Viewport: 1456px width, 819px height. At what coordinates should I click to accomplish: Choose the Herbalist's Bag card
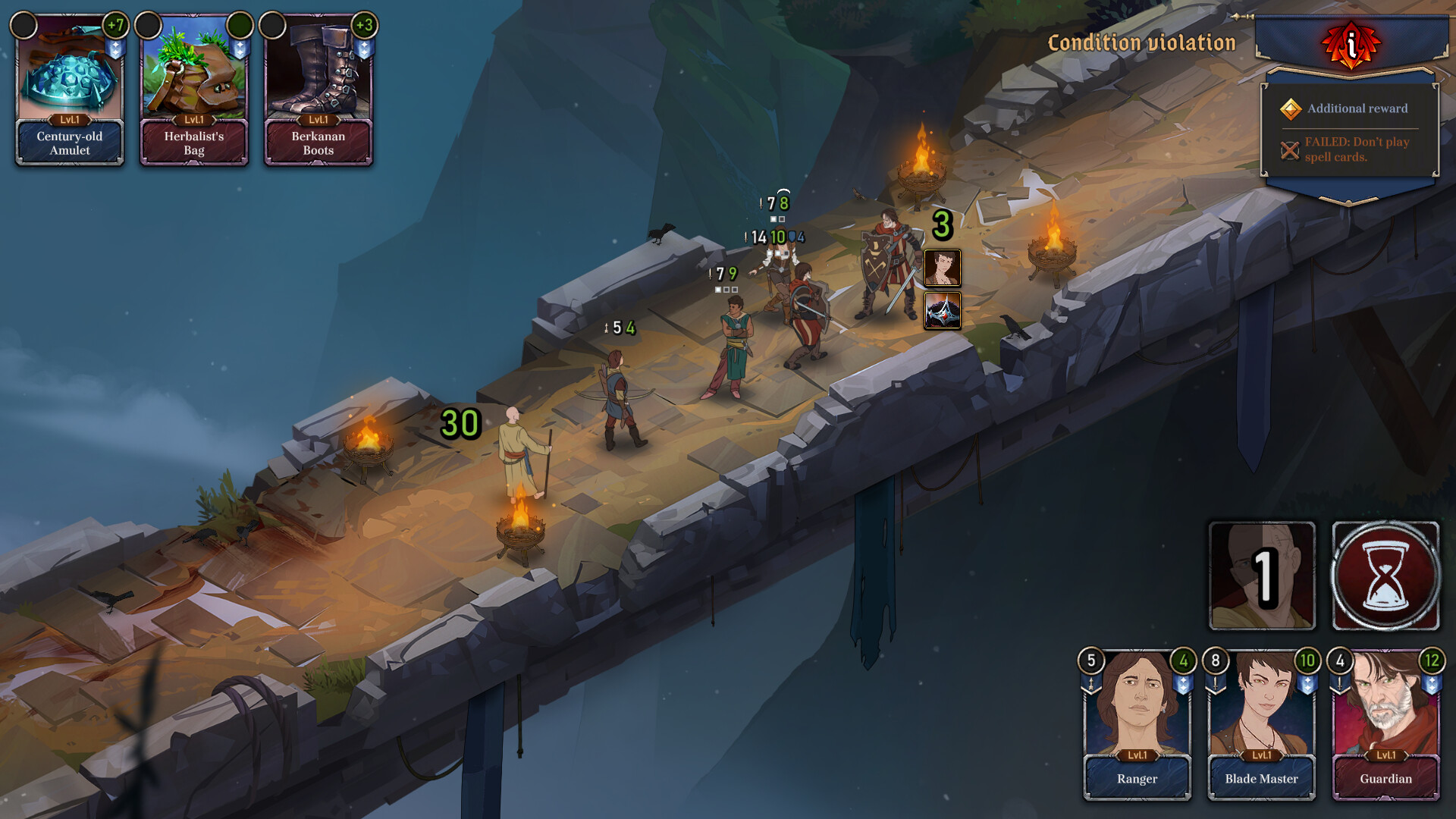coord(194,89)
